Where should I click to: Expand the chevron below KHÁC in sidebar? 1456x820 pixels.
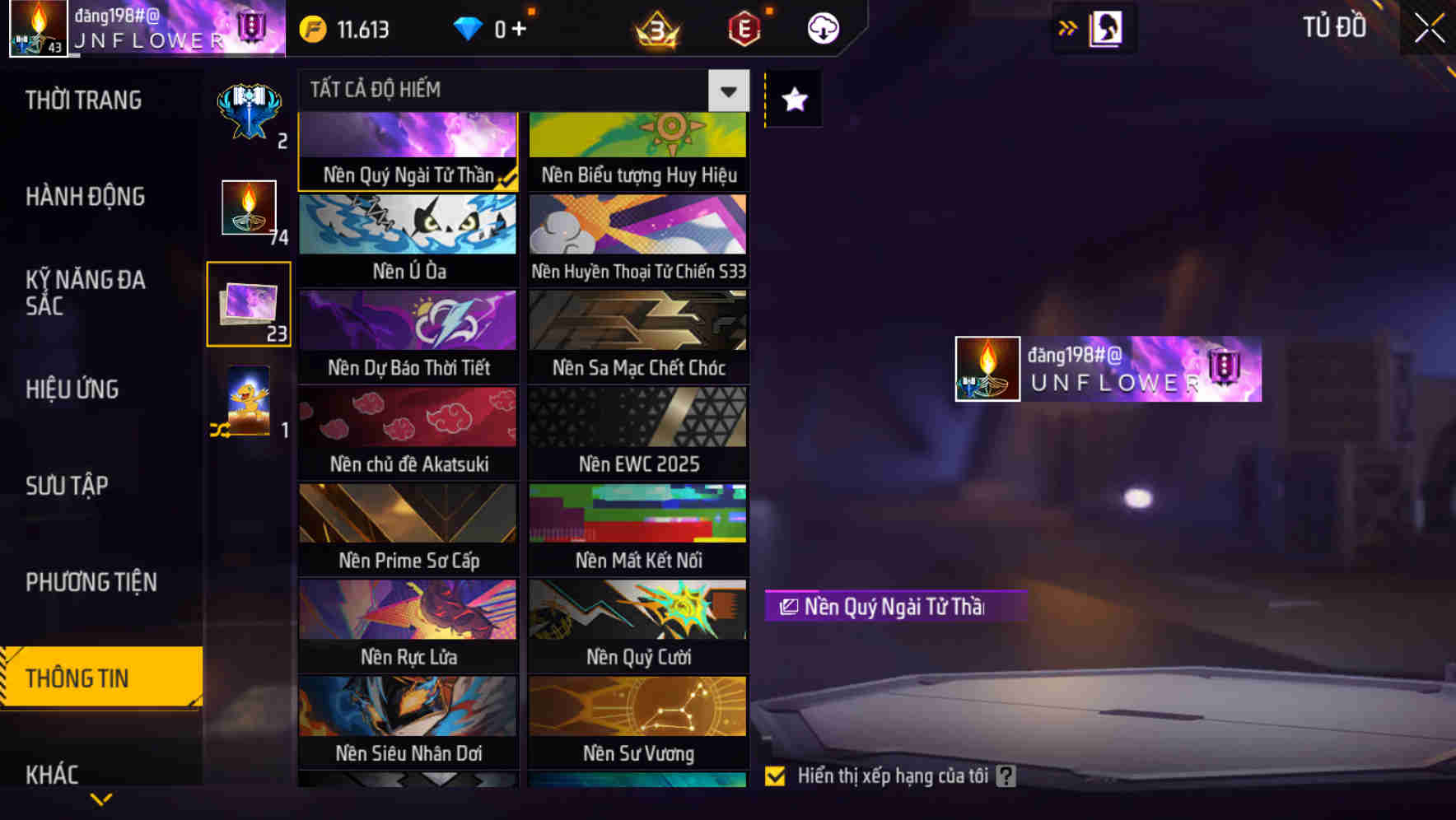[101, 798]
